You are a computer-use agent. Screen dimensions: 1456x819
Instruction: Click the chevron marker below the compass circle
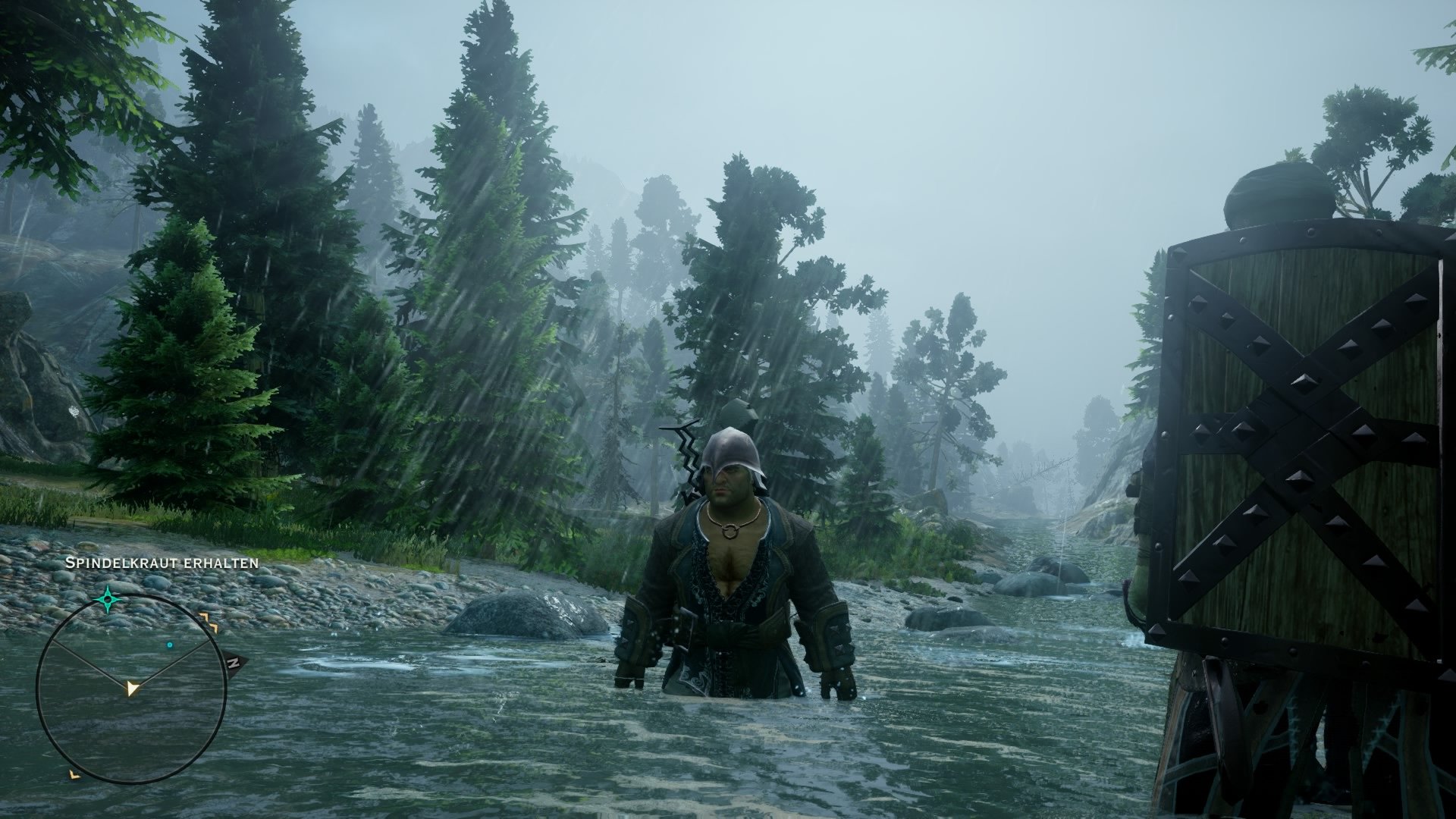pyautogui.click(x=74, y=775)
